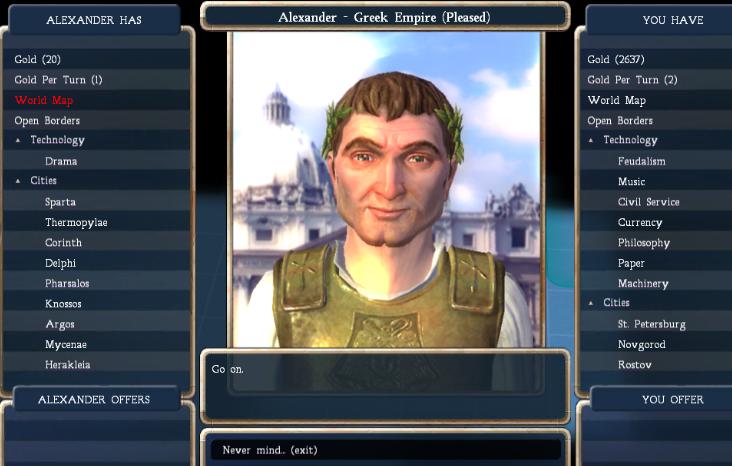
Task: Select Thermopylae from Alexander's cities
Action: [x=76, y=222]
